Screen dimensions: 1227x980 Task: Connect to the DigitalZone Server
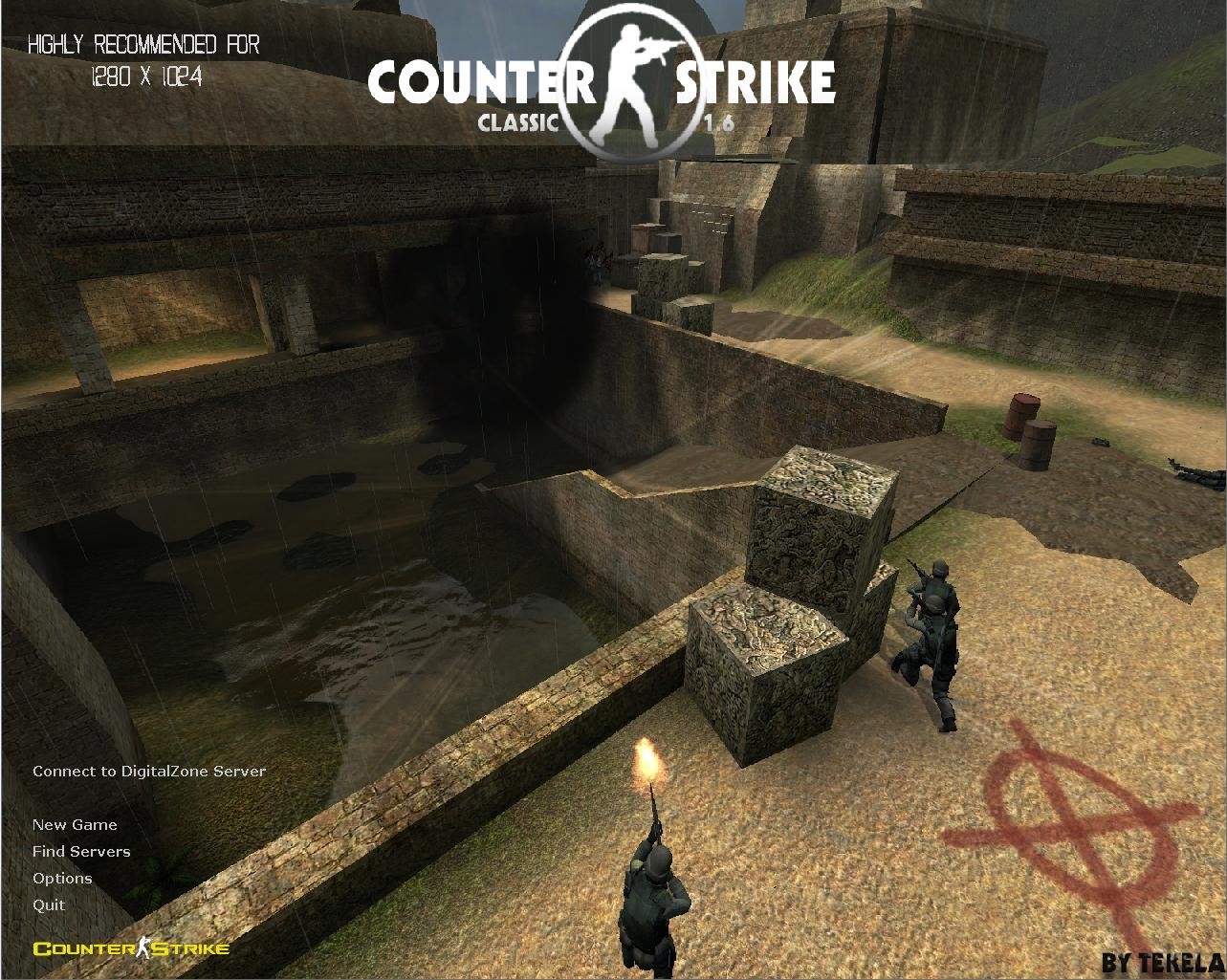tap(149, 771)
